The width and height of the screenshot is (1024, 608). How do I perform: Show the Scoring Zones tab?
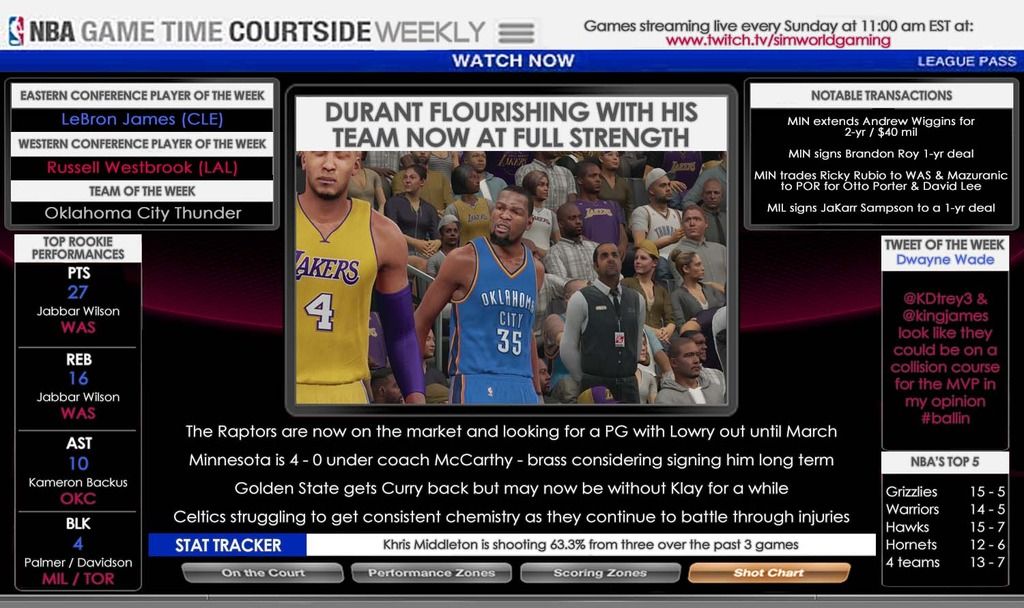600,573
